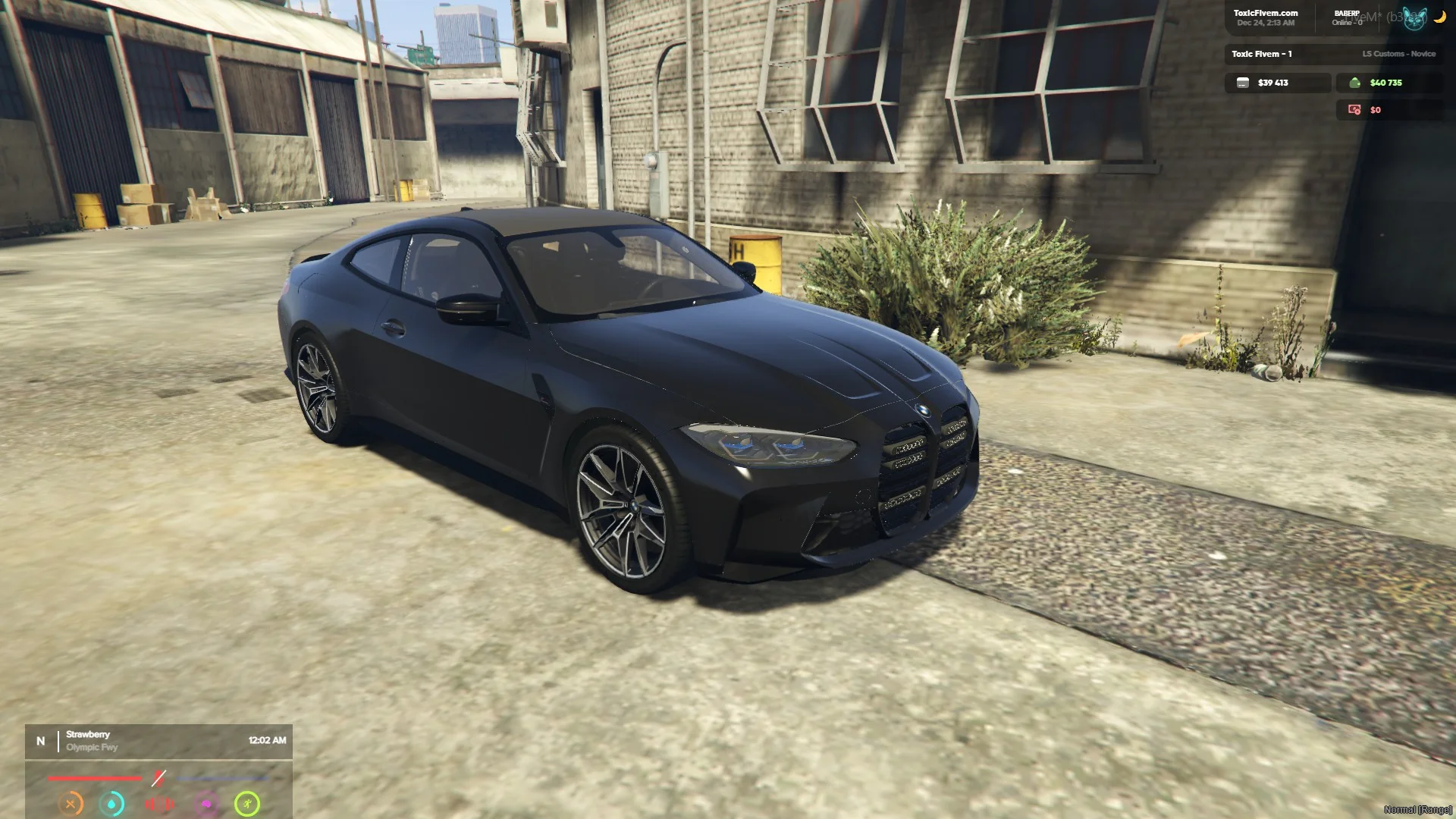Click the muted microphone icon
1456x819 pixels.
pyautogui.click(x=158, y=778)
